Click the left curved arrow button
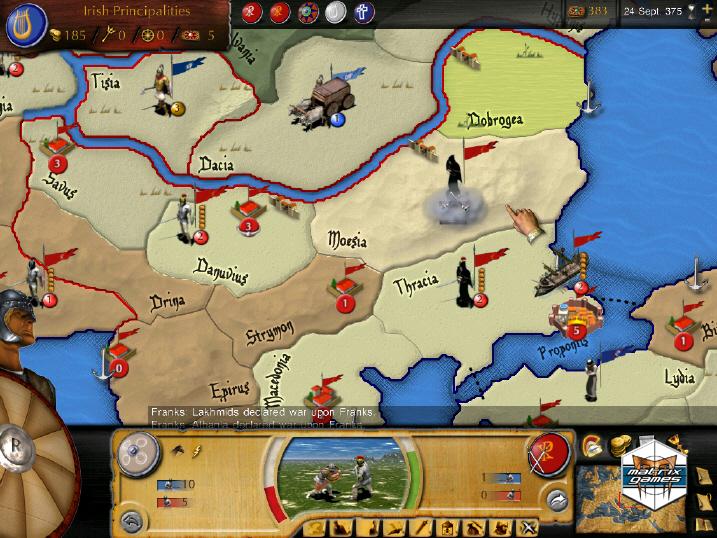This screenshot has width=717, height=538. point(129,520)
